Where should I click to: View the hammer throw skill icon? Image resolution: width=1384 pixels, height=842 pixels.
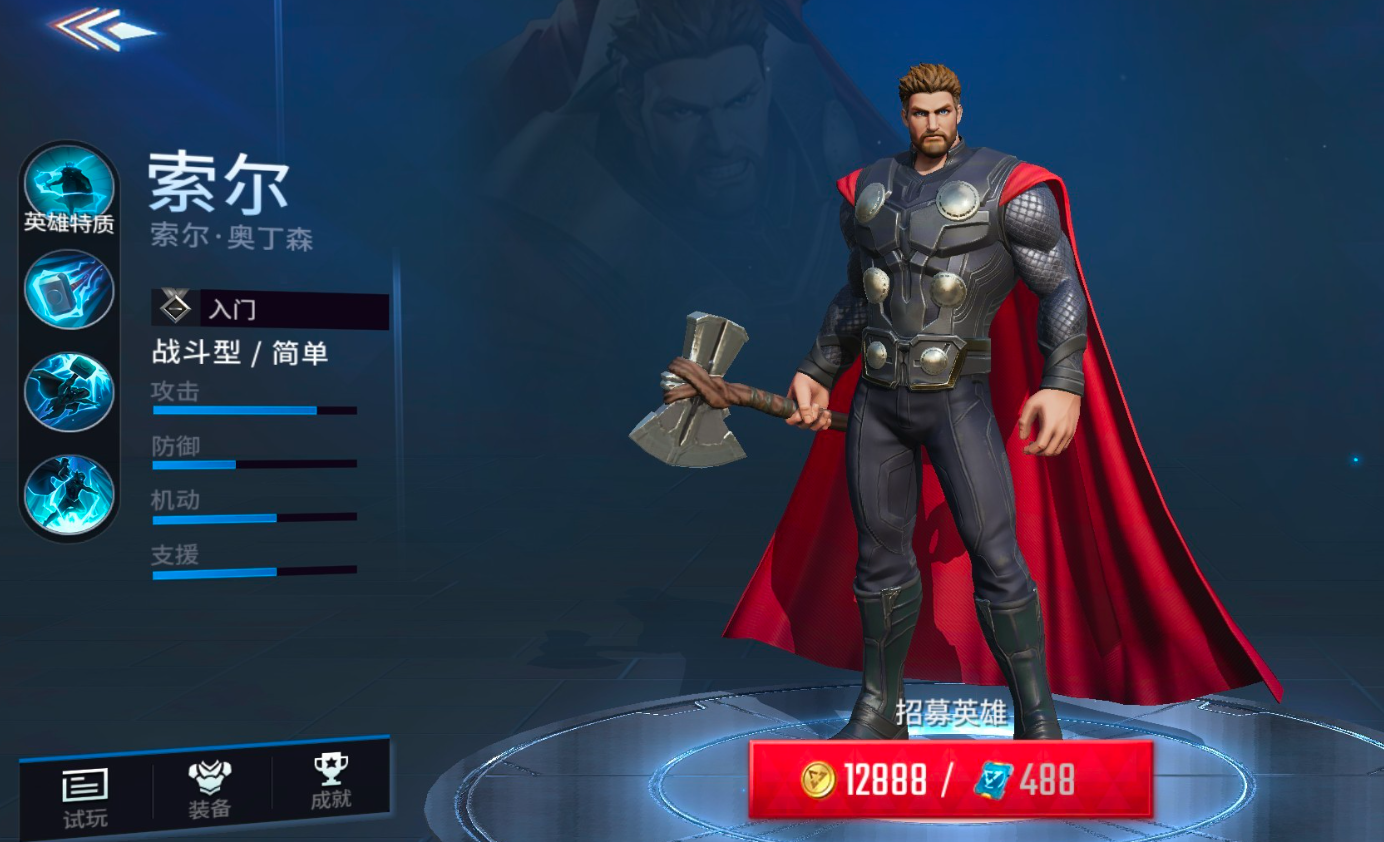point(69,289)
